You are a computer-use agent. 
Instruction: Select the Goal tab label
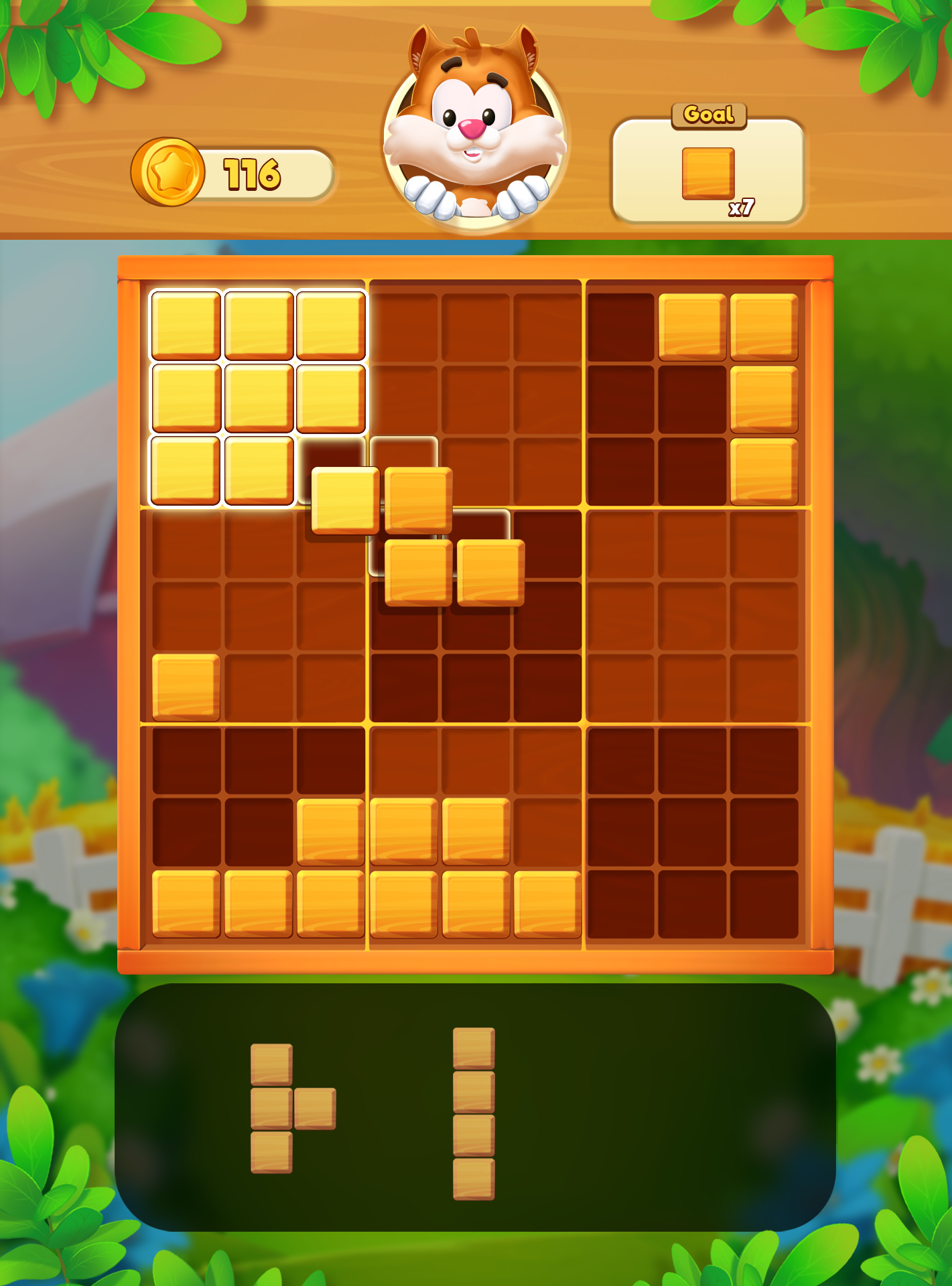708,114
